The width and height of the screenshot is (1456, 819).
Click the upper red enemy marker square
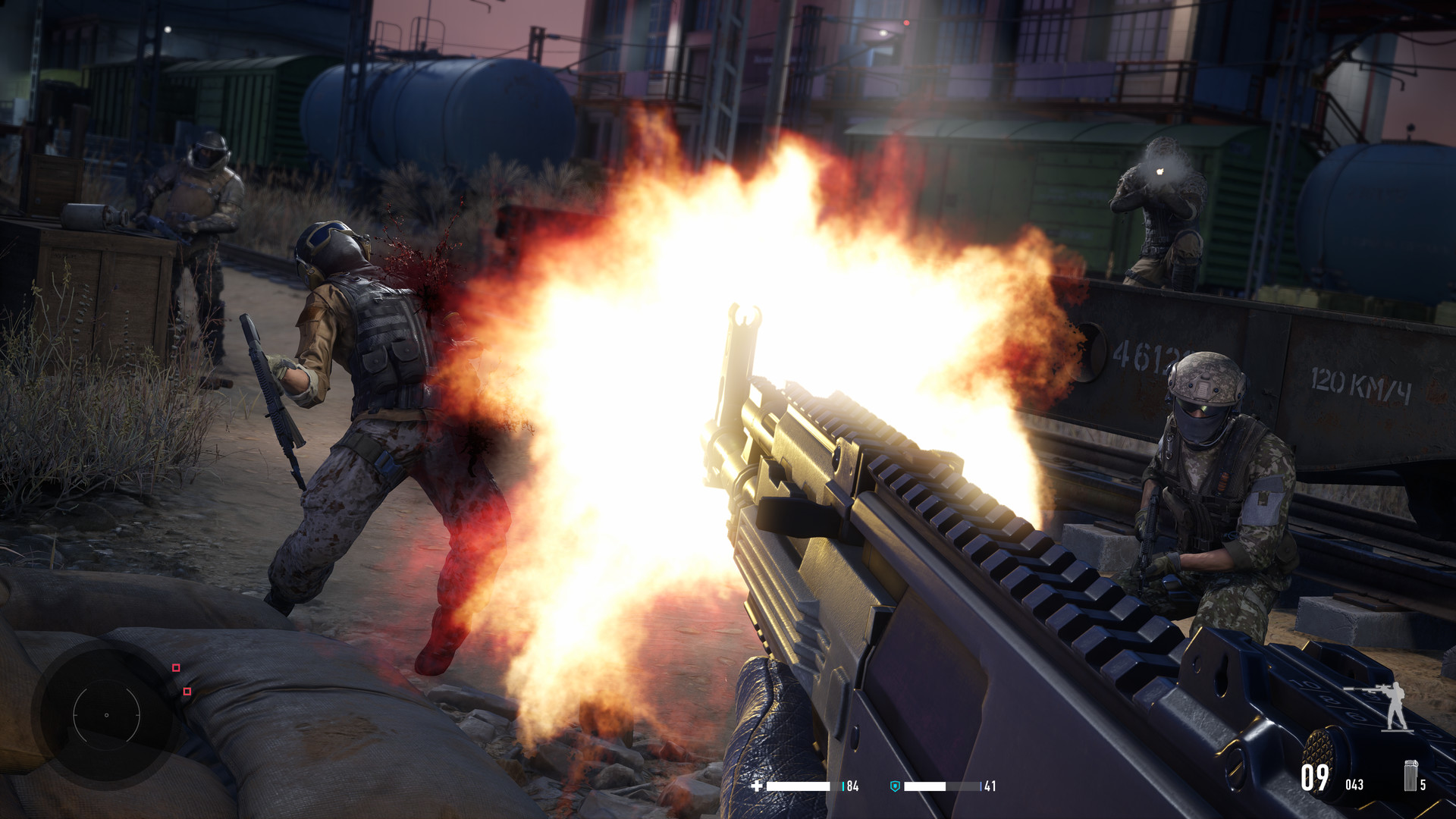[x=176, y=669]
